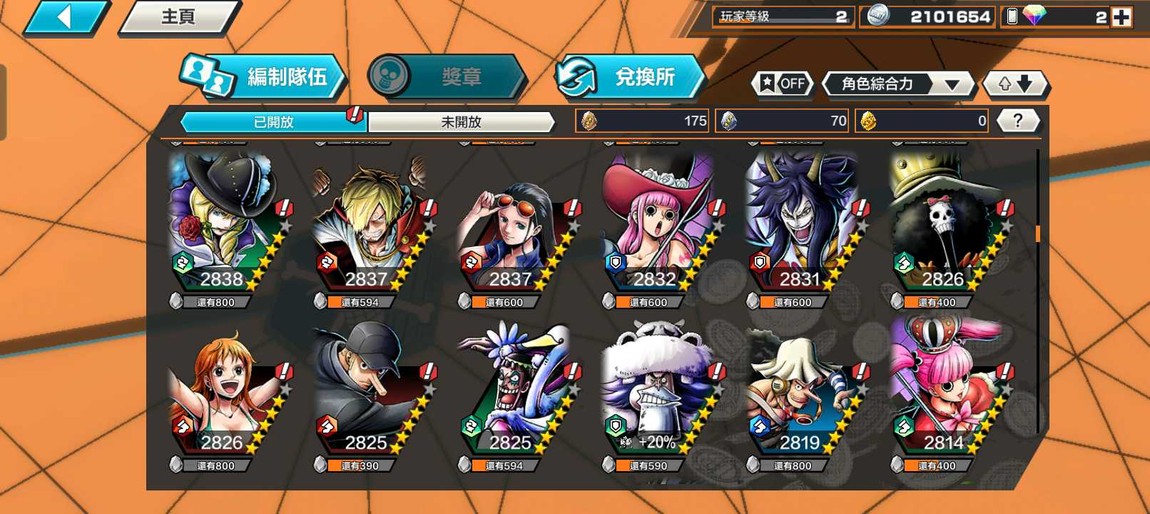Toggle the star OFF filter
The image size is (1150, 514).
pyautogui.click(x=781, y=84)
